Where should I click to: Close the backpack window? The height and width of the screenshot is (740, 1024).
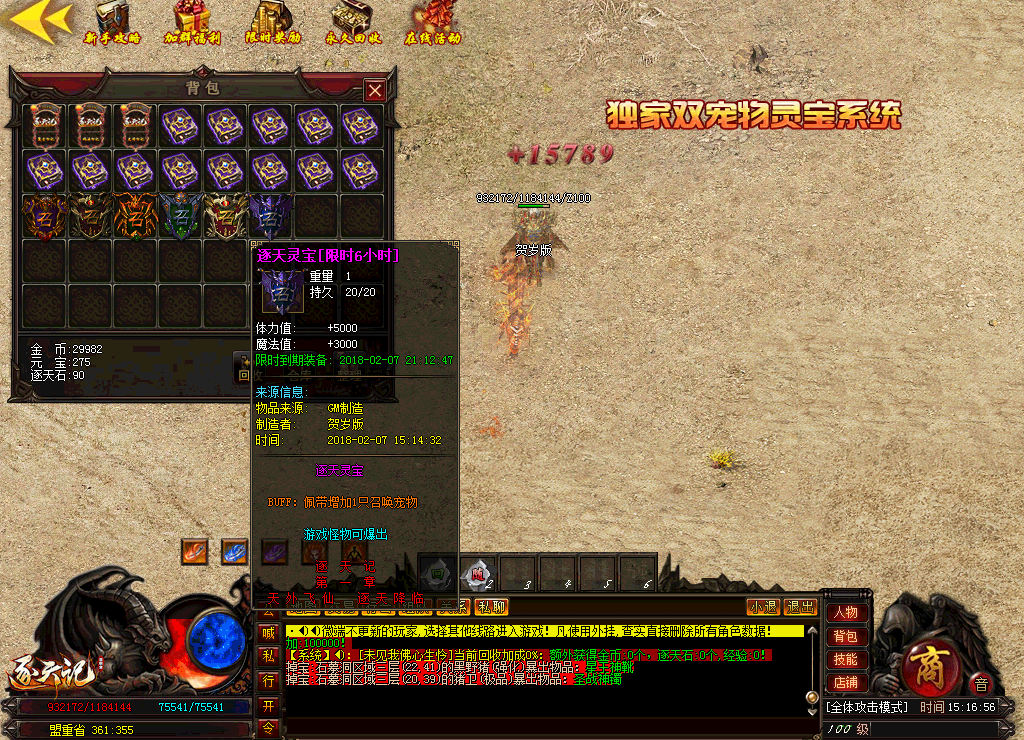click(375, 91)
